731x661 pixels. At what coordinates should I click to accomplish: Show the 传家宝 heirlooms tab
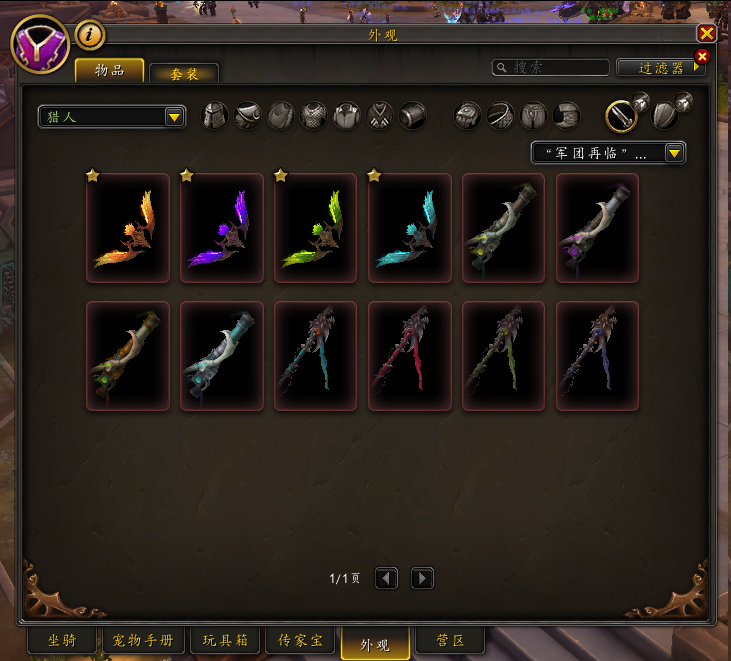click(302, 640)
